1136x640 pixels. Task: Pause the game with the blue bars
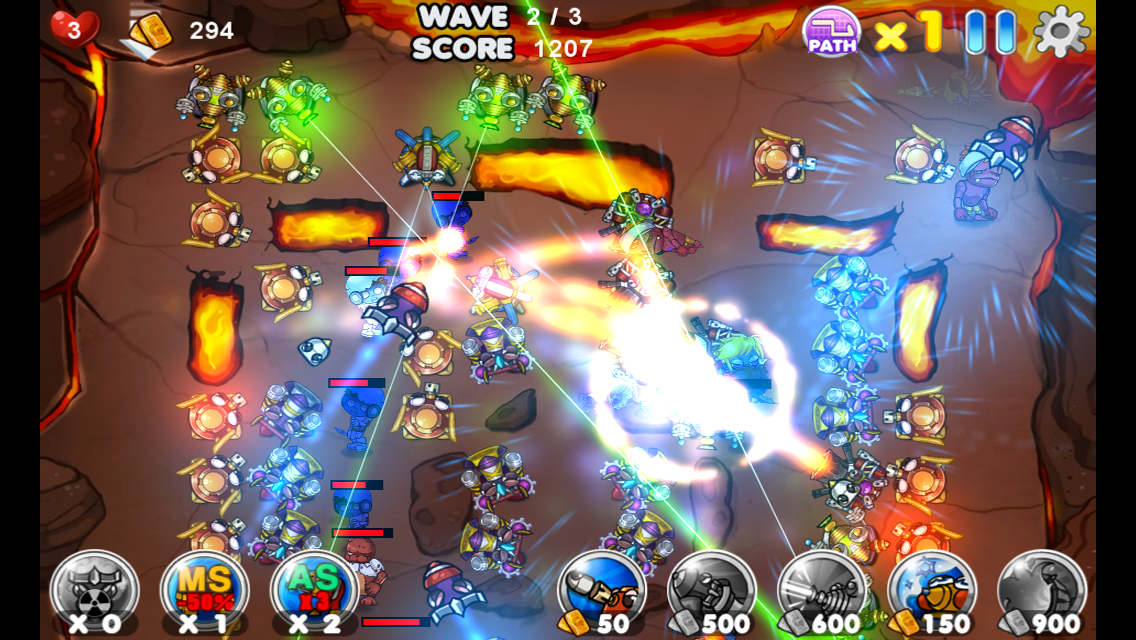(x=990, y=32)
